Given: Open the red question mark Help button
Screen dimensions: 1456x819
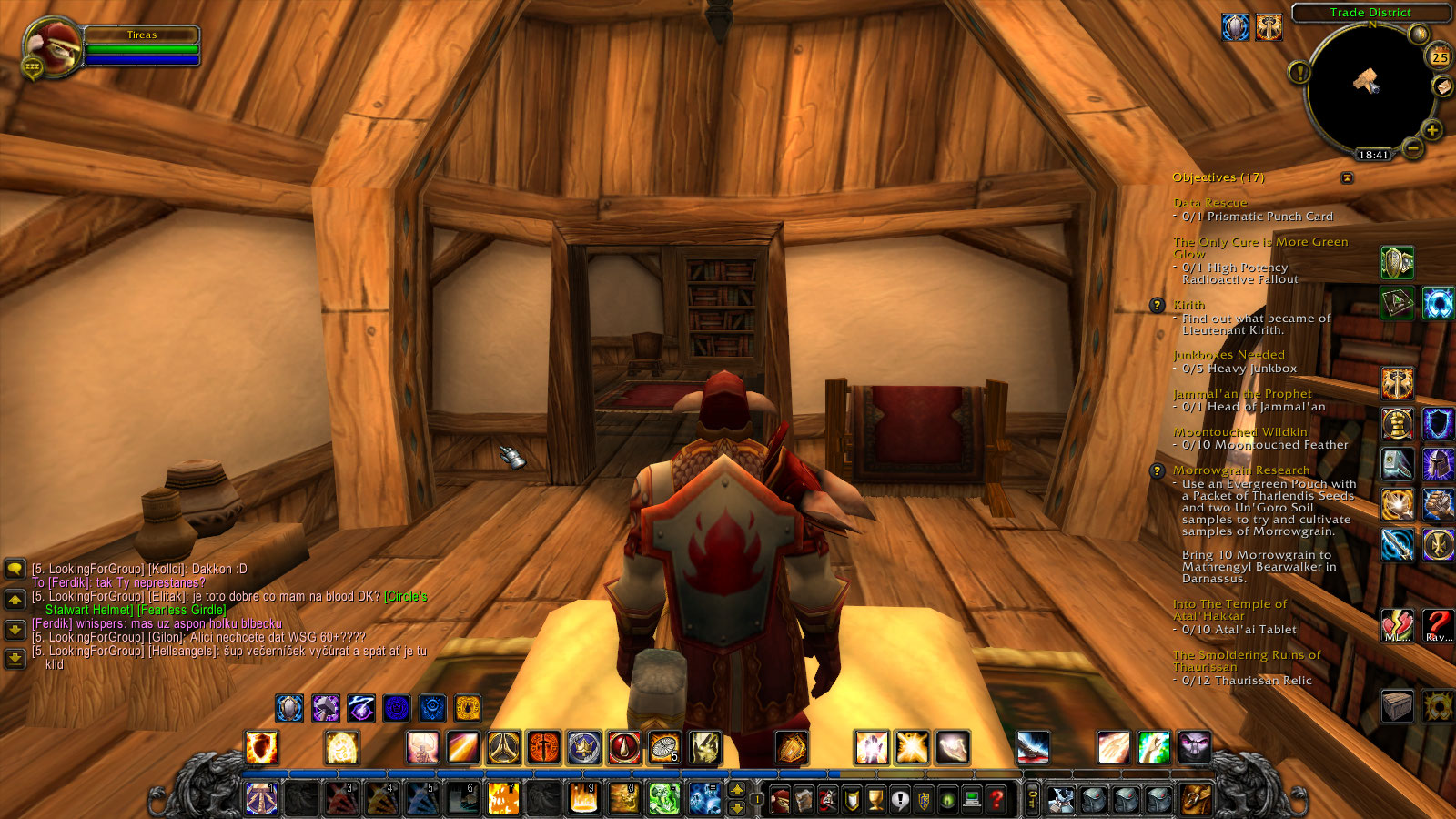Looking at the screenshot, I should pos(996,800).
